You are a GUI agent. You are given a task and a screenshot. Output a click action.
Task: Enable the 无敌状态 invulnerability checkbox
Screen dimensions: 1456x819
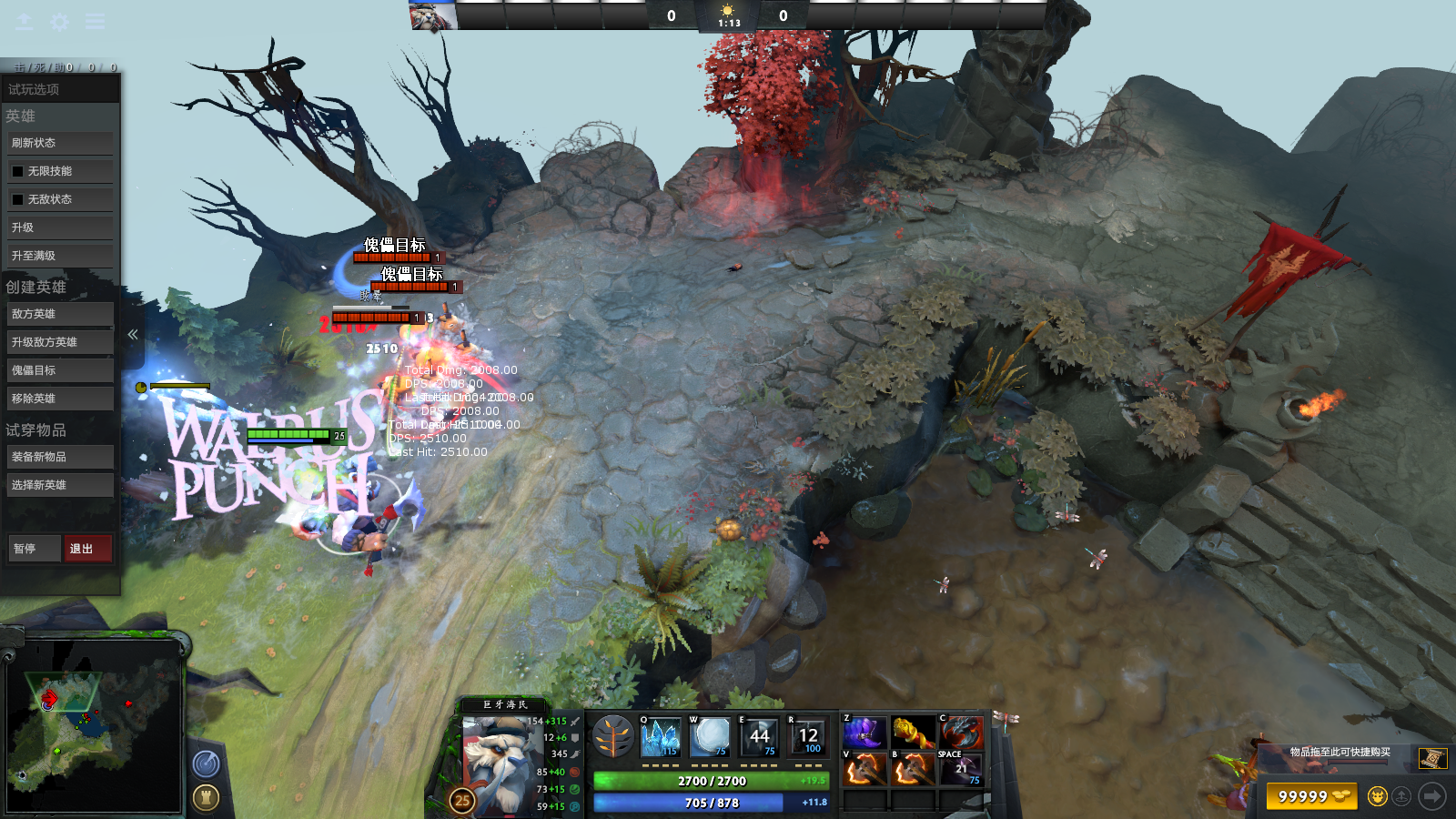(17, 199)
